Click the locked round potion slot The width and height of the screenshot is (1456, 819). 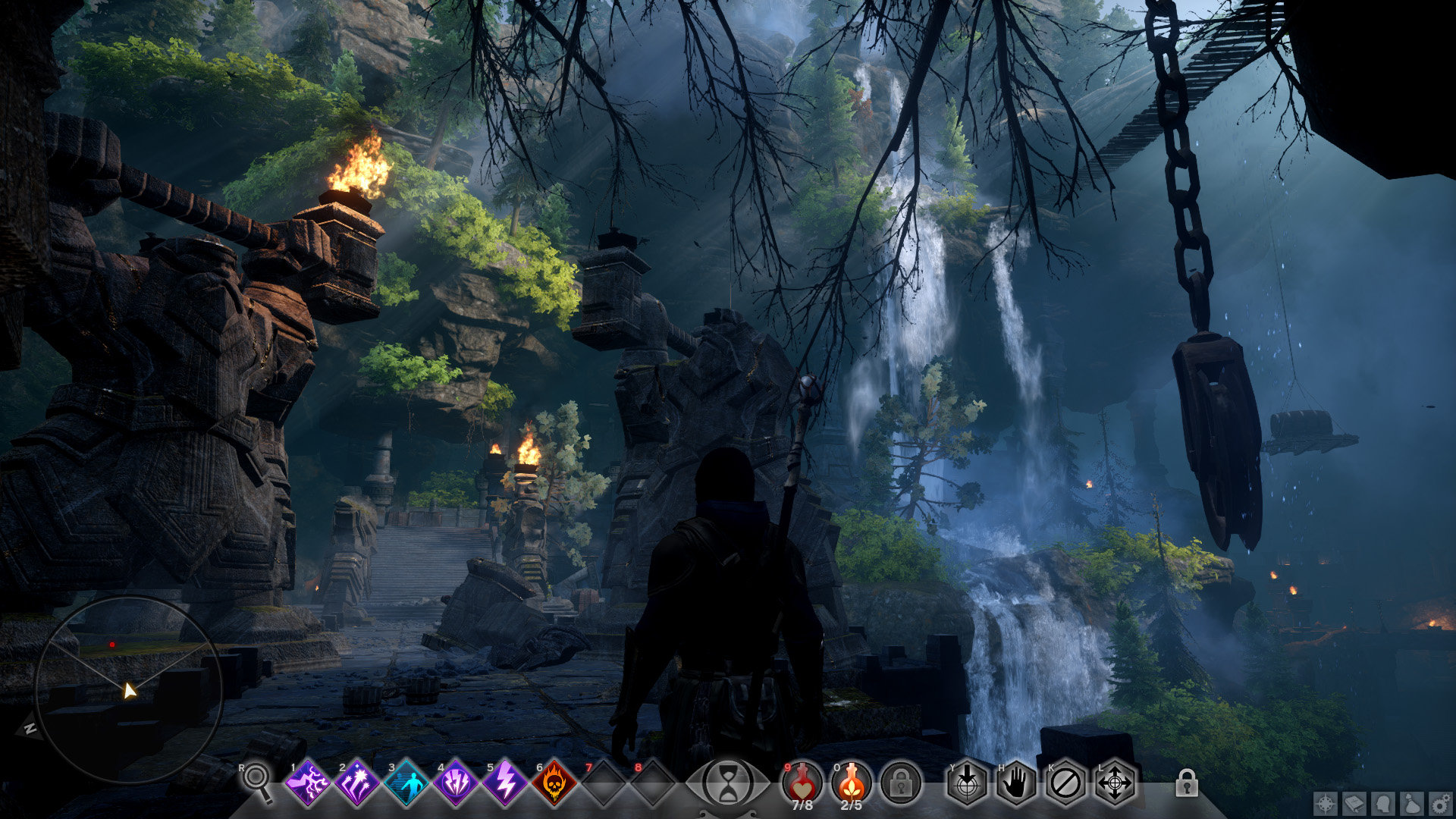coord(901,783)
